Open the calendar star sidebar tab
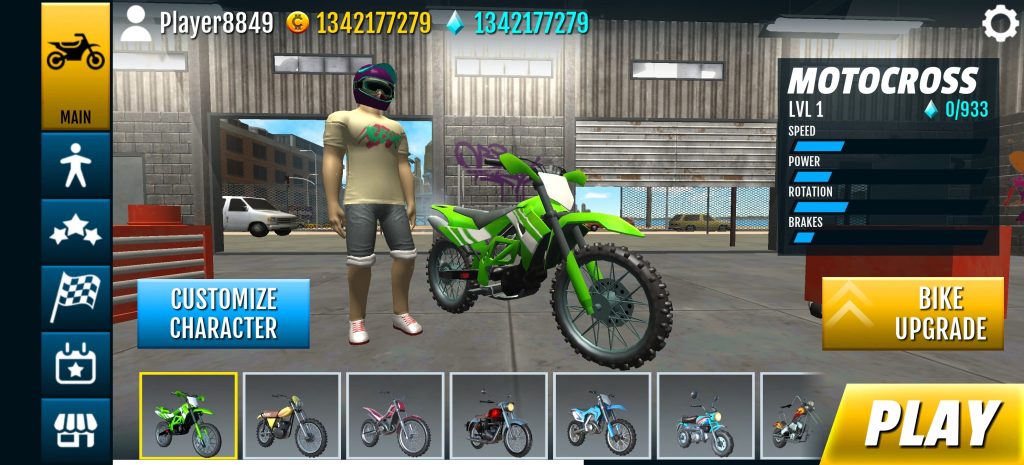The height and width of the screenshot is (465, 1024). click(x=76, y=363)
